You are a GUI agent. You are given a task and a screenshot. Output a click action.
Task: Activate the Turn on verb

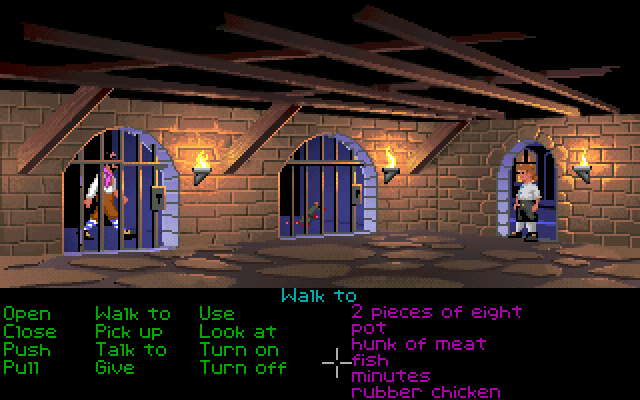coord(239,349)
